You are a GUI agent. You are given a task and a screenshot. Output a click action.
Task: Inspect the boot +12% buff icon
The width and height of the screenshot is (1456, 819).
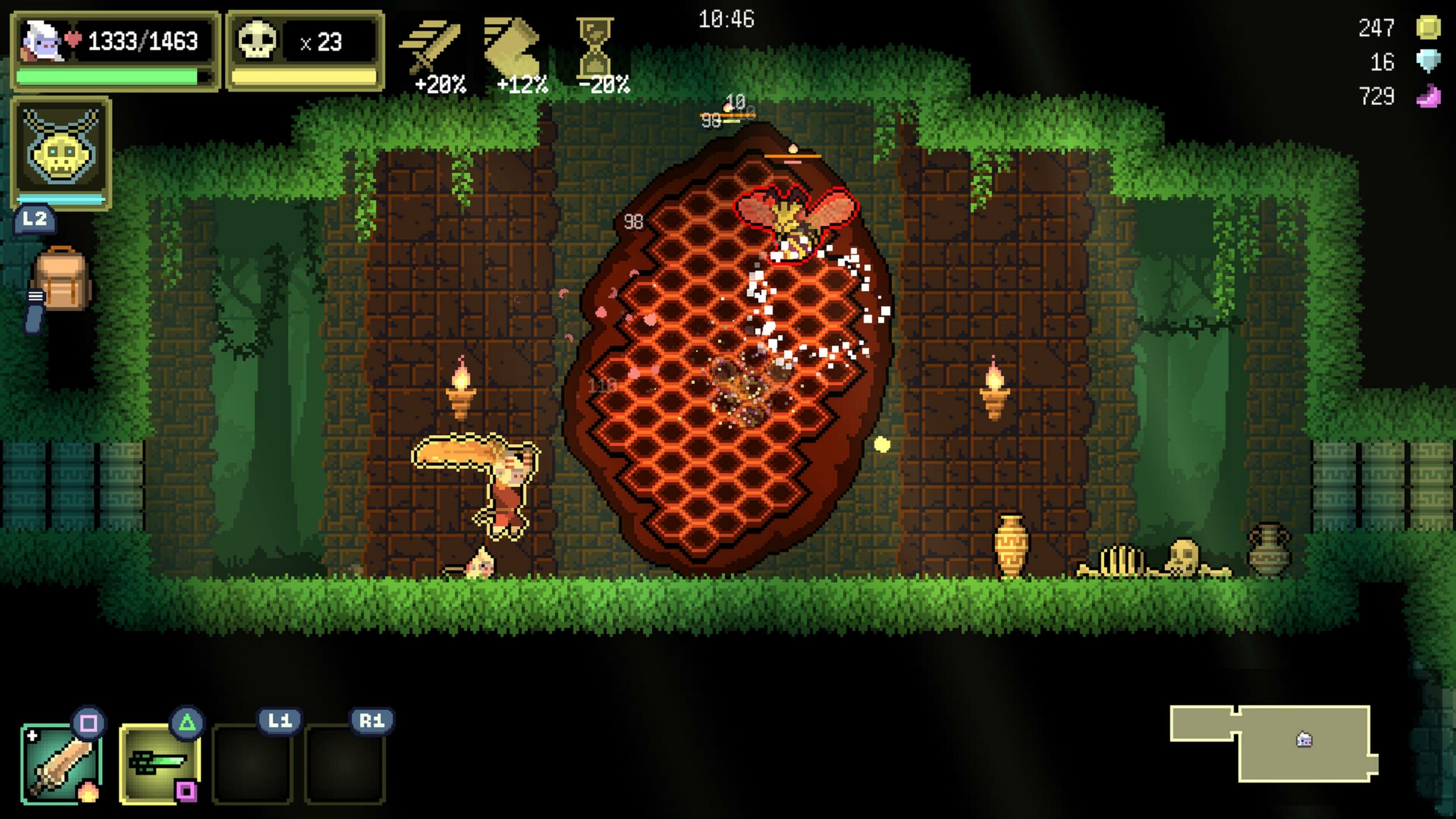click(x=513, y=48)
